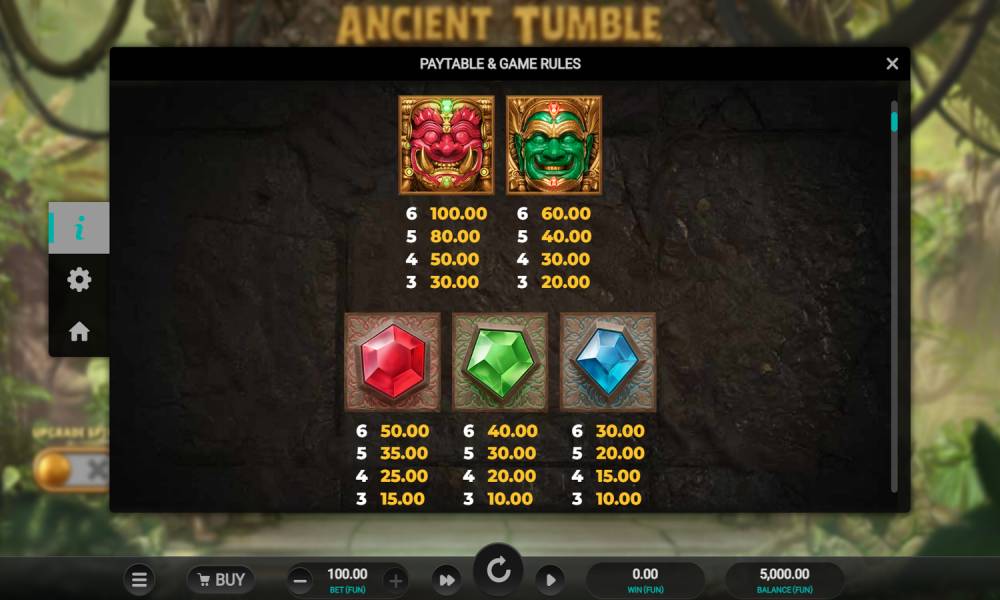Open the hamburger menu at bottom bar
The image size is (1000, 600).
point(140,580)
